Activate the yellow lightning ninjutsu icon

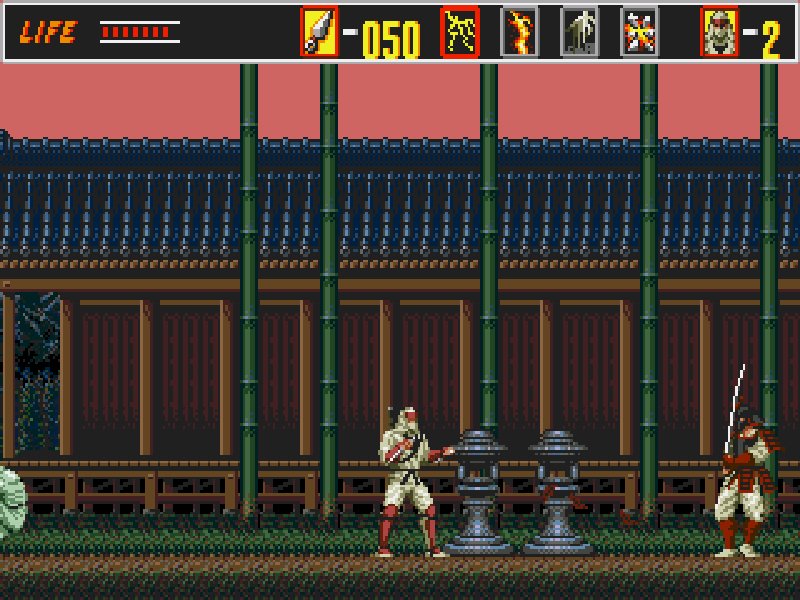(x=460, y=32)
